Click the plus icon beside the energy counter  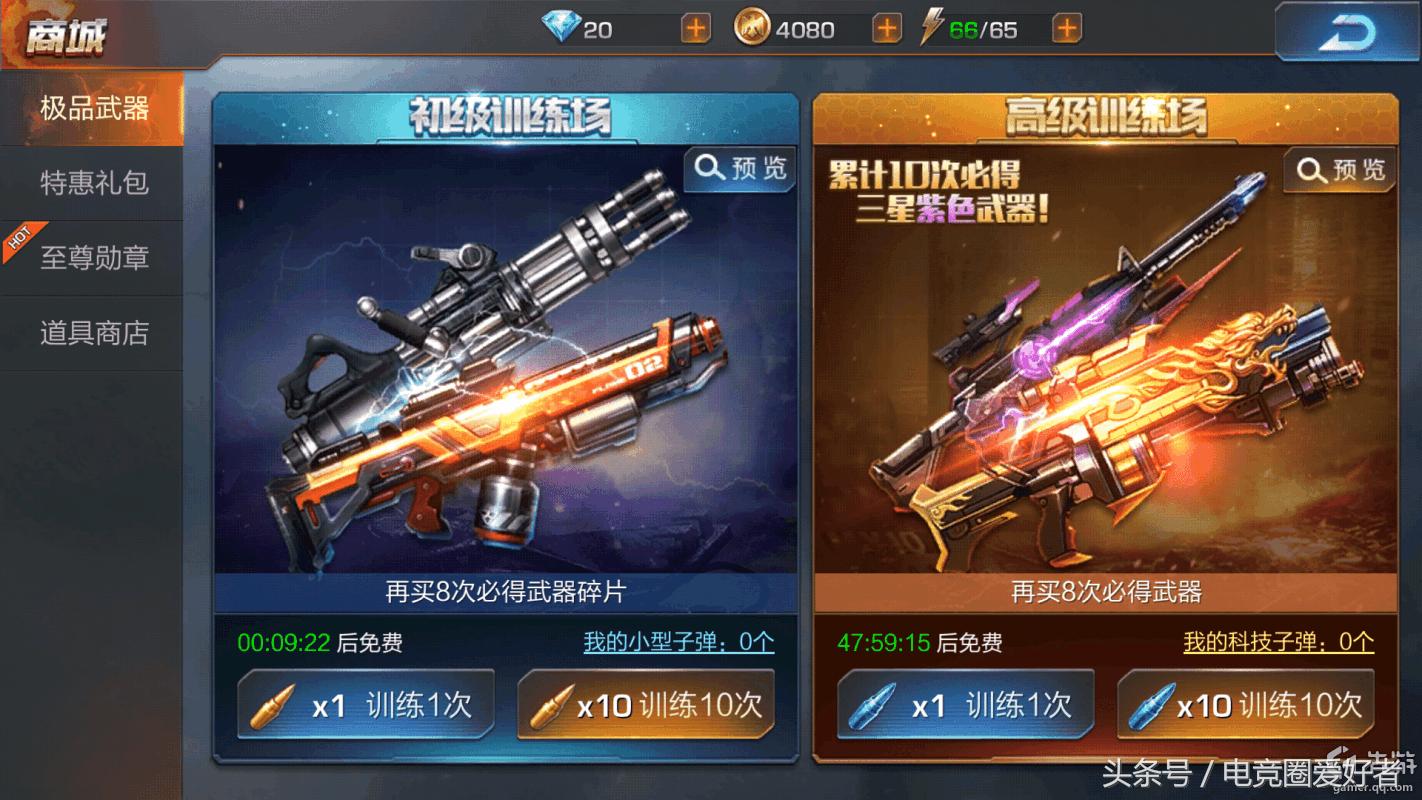point(1069,29)
